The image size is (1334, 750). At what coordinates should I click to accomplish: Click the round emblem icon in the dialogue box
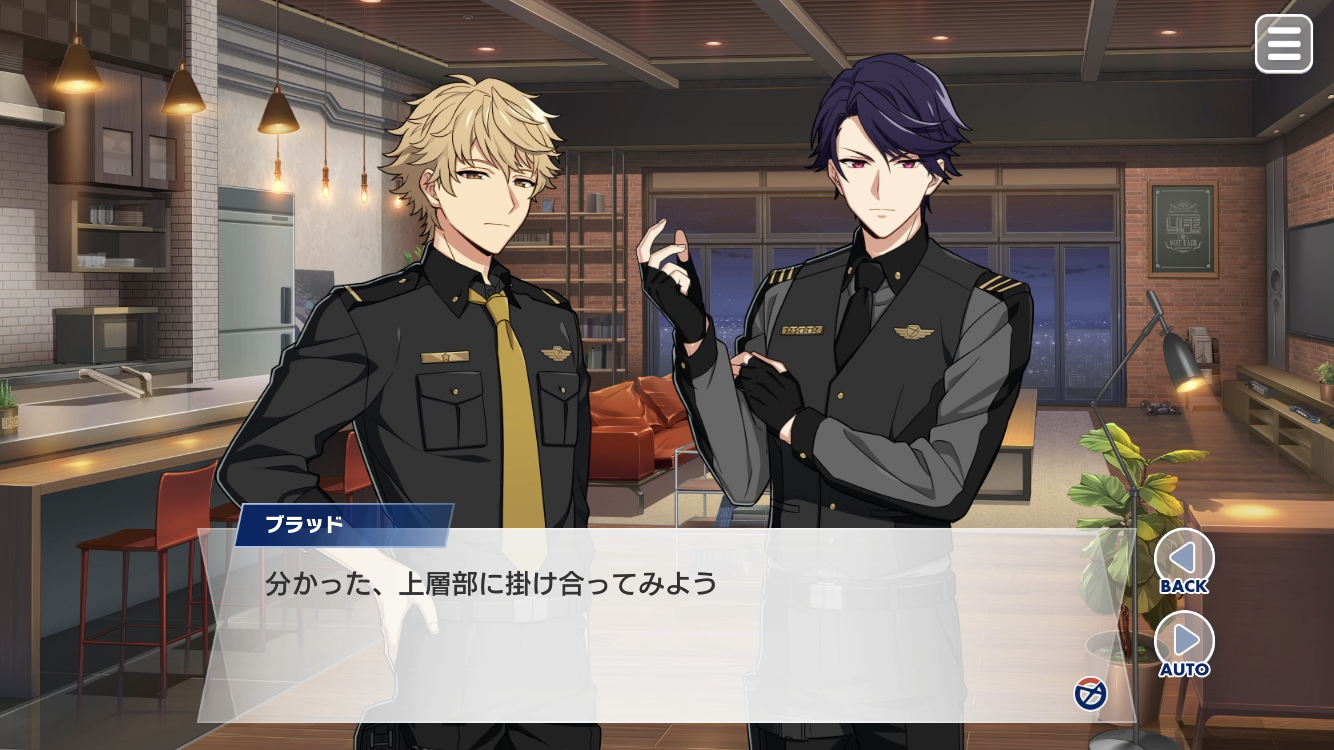pyautogui.click(x=1089, y=693)
